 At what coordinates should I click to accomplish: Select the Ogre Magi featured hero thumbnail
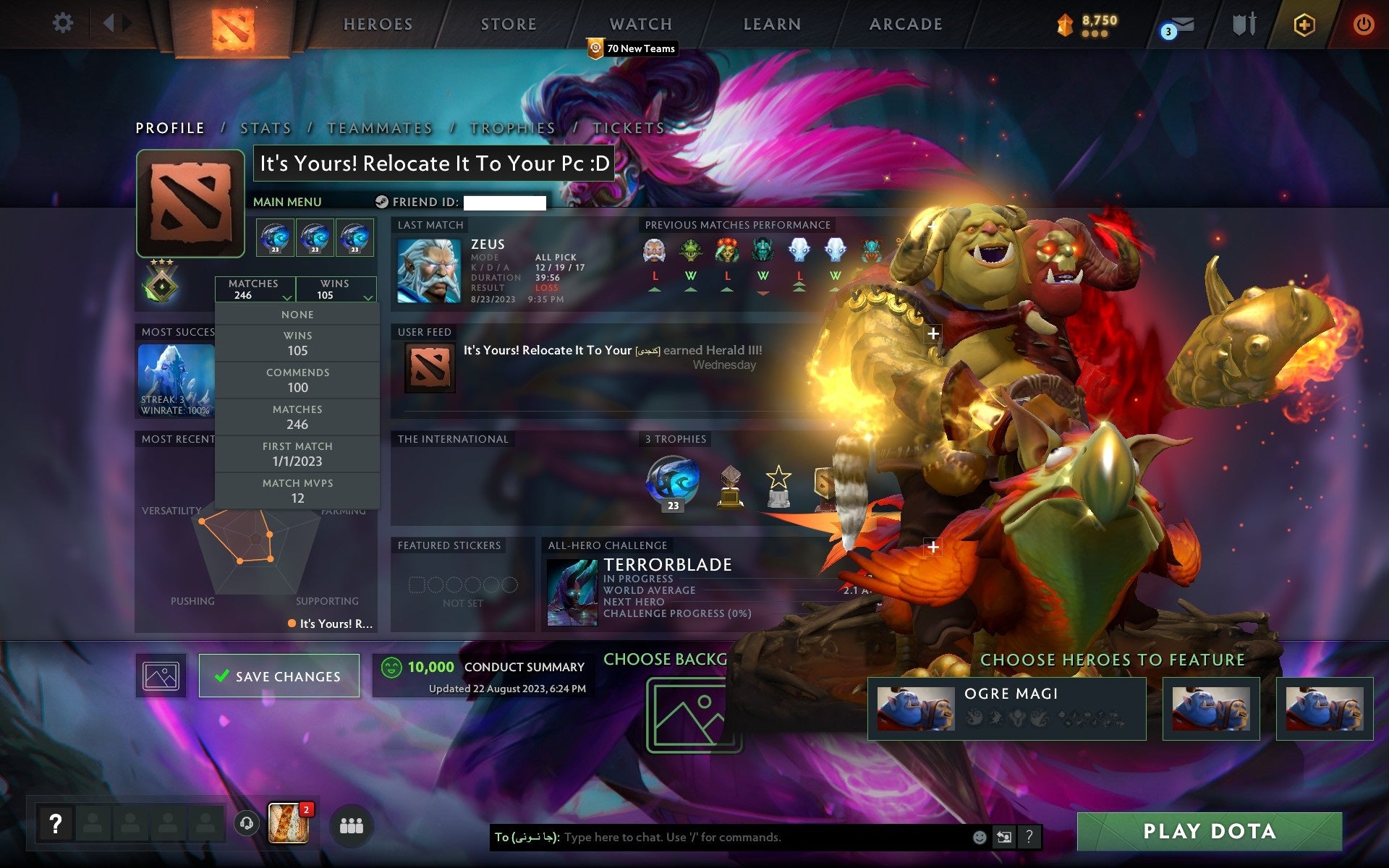click(917, 707)
